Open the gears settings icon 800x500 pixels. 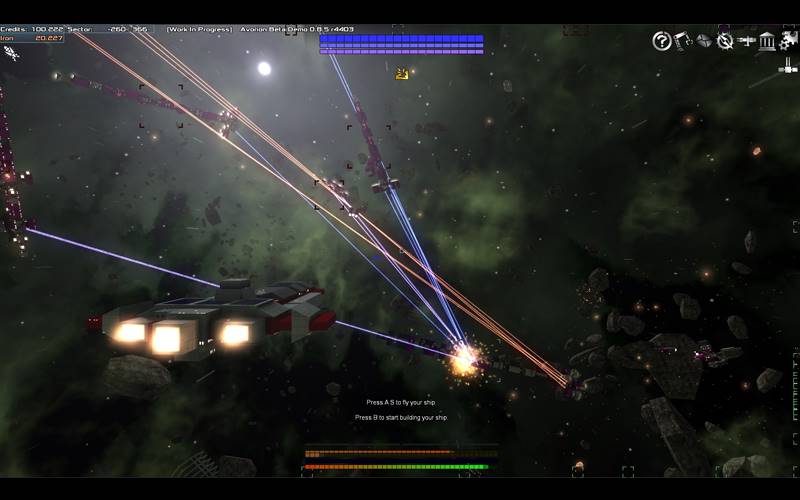coord(788,41)
